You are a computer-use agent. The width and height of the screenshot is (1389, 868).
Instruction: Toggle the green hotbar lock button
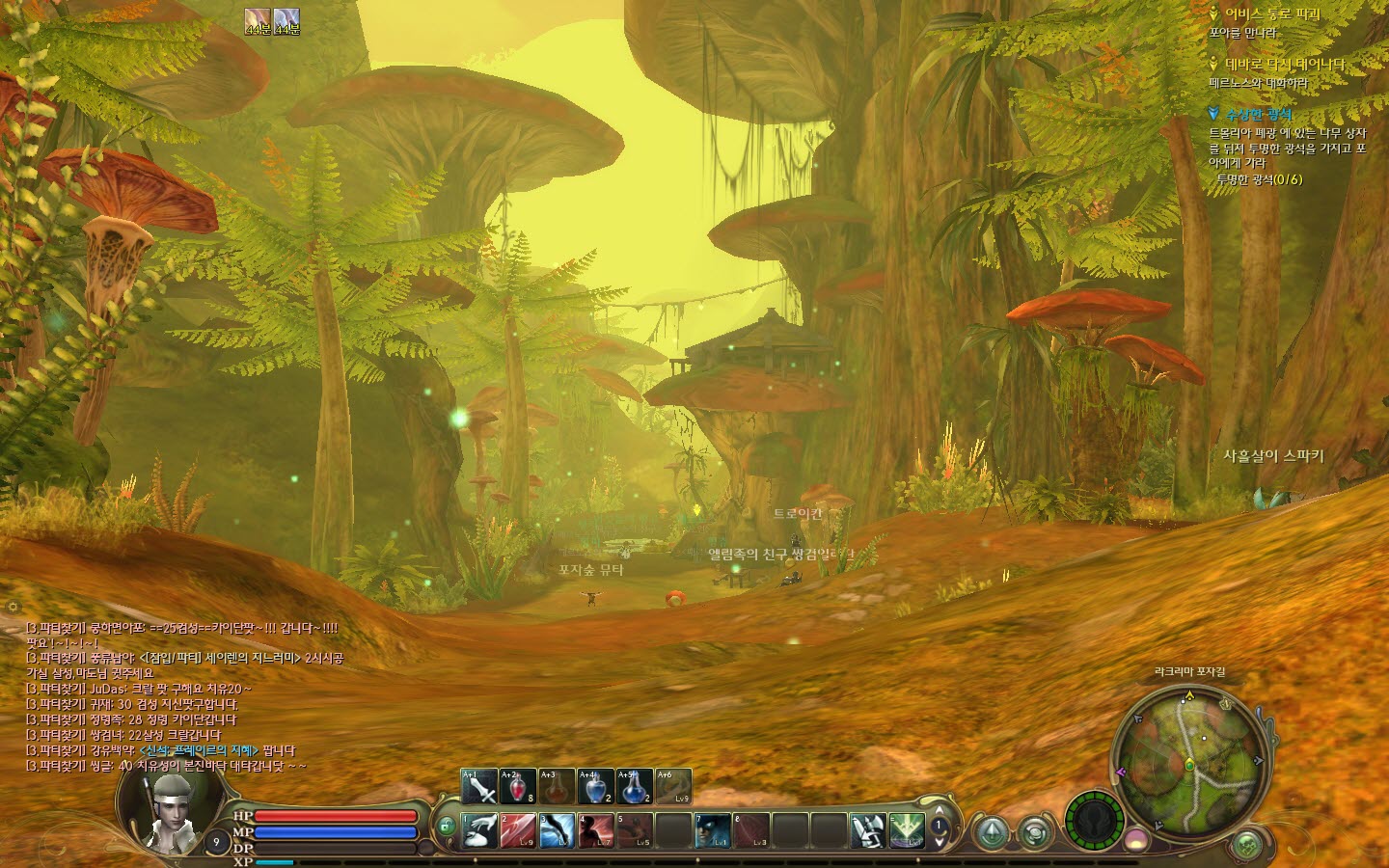tap(446, 827)
